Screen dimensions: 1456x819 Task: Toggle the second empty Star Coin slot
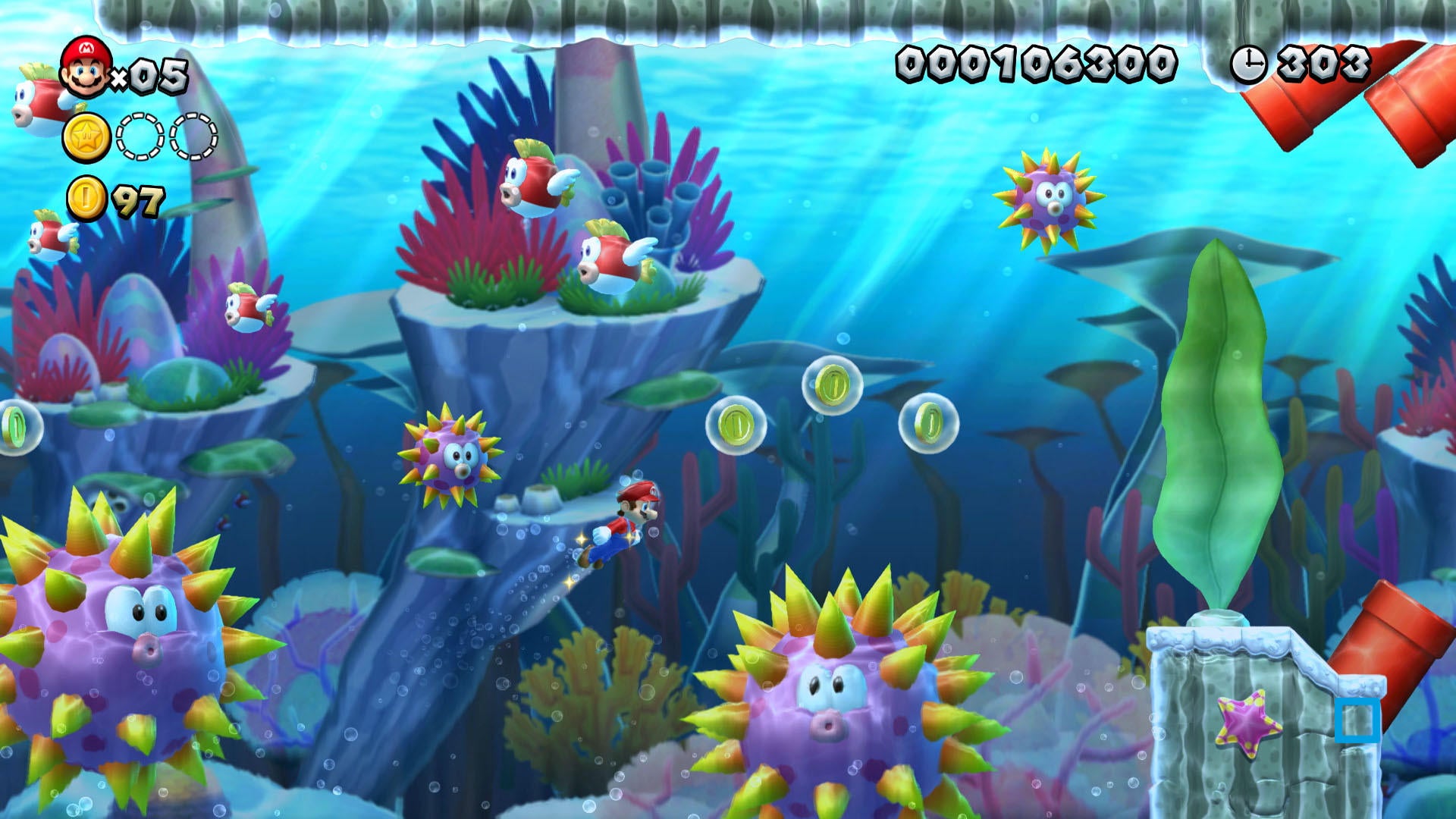(190, 136)
